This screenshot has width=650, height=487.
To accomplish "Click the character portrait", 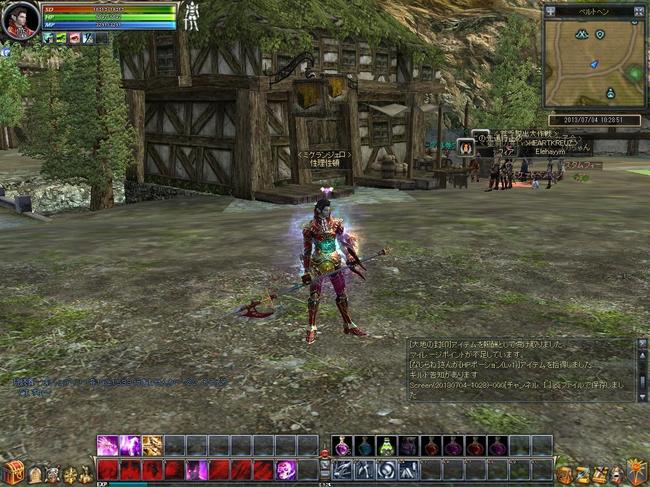I will pos(20,20).
